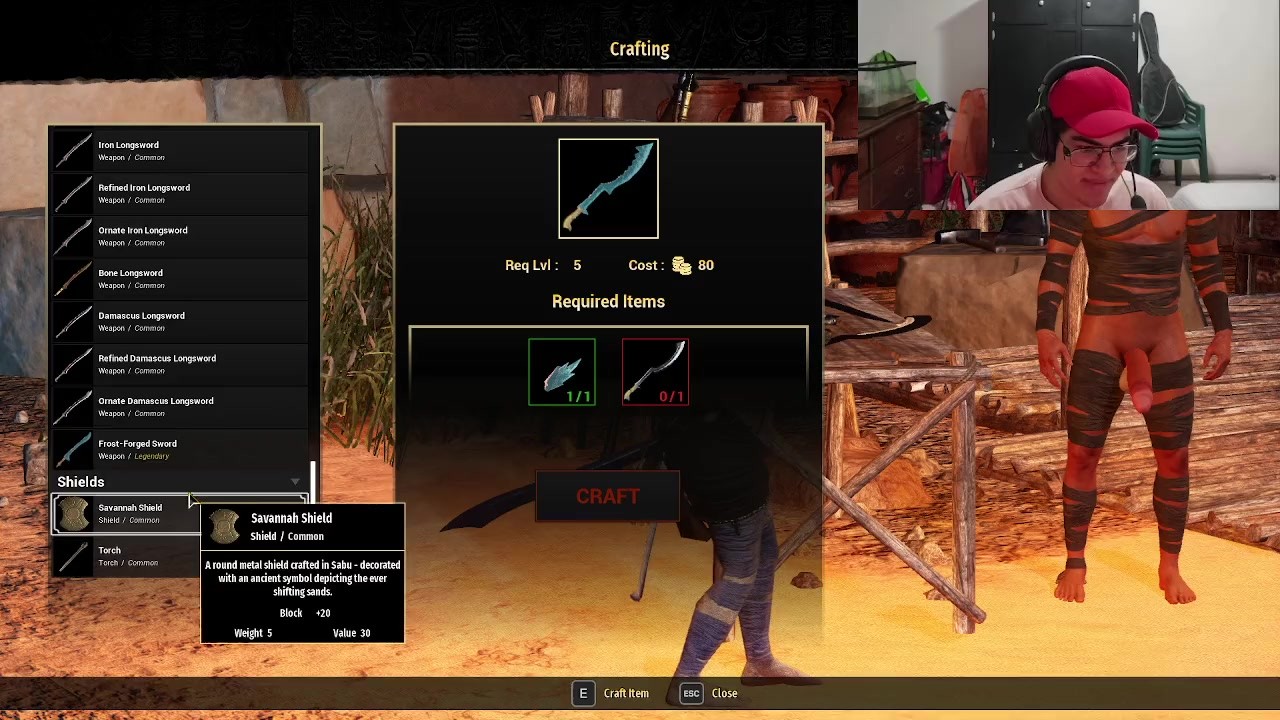Collapse the Shields category header
This screenshot has height=720, width=1280.
(x=180, y=482)
